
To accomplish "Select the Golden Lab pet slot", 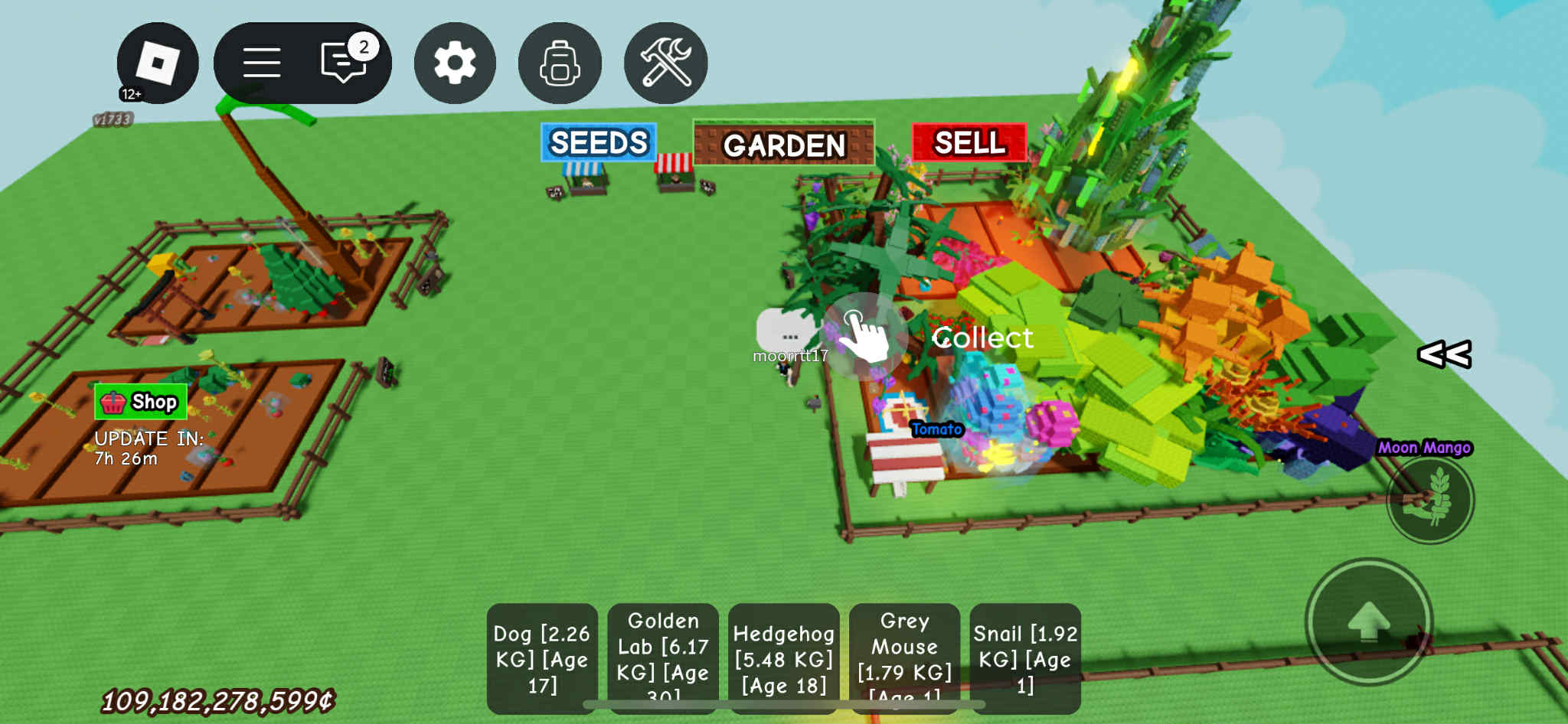I will [x=663, y=658].
